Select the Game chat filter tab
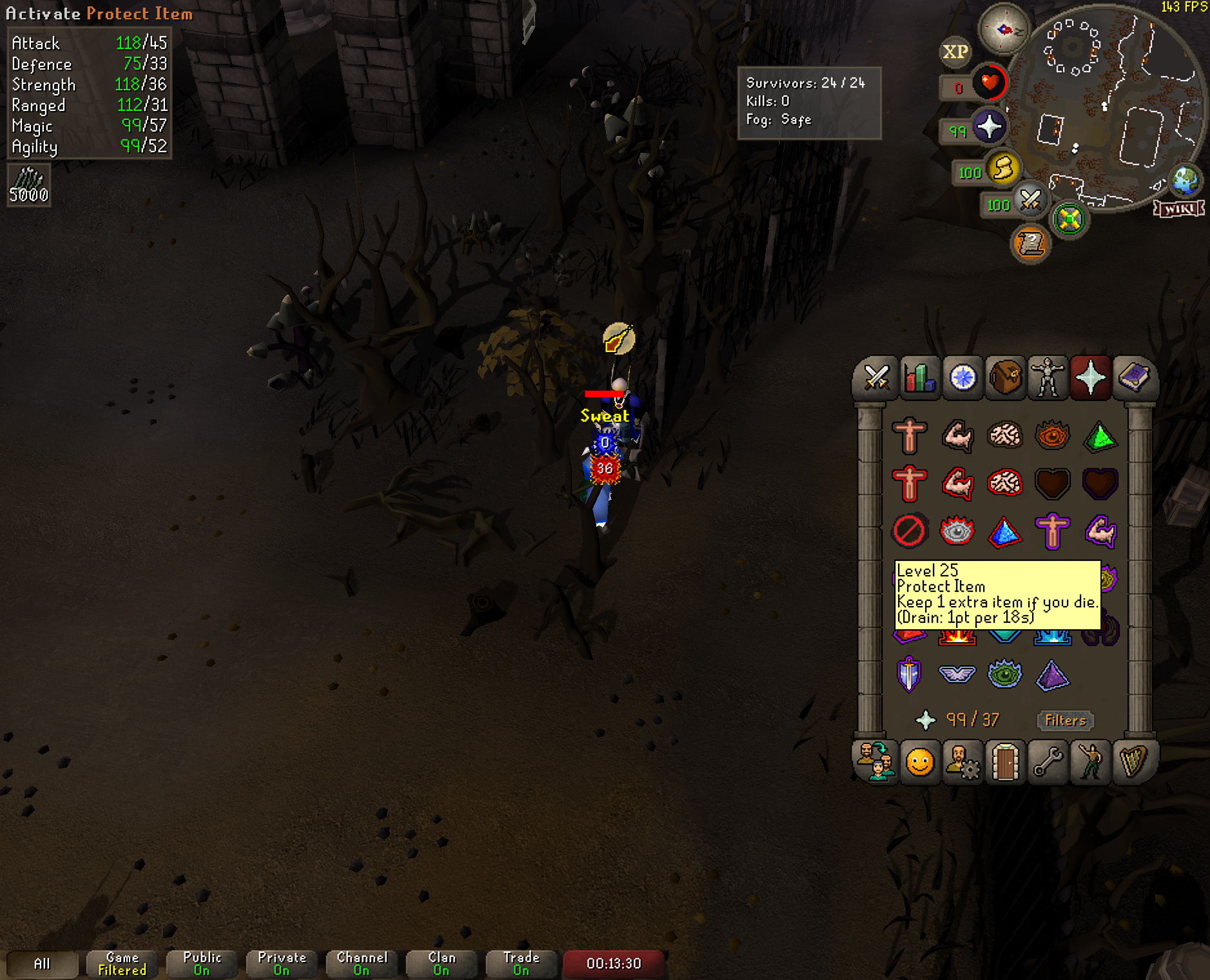 (x=122, y=963)
